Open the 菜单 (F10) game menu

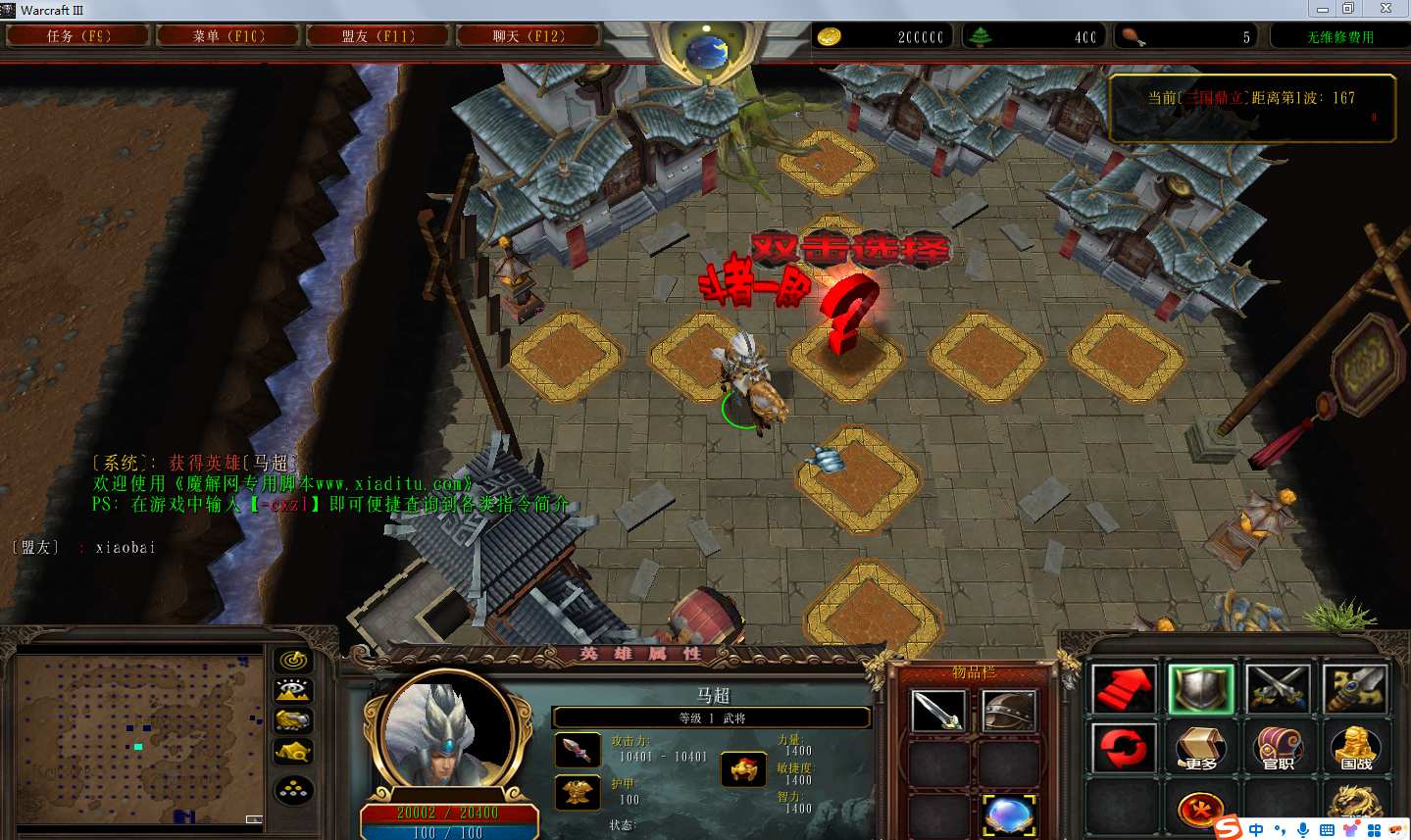[227, 36]
